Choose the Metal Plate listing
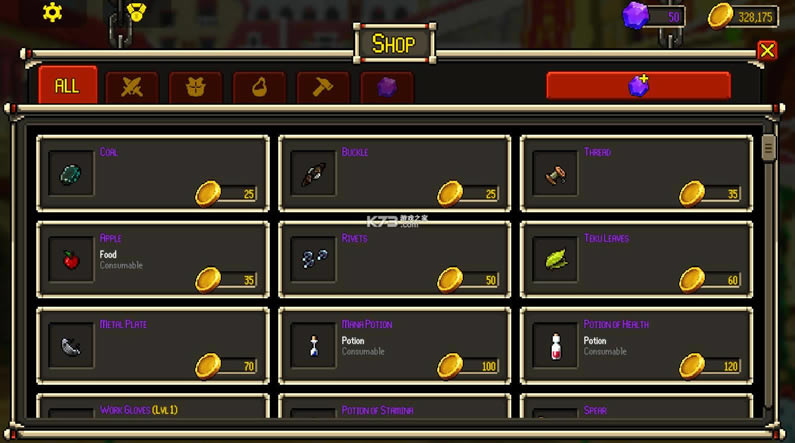795x443 pixels. point(153,345)
